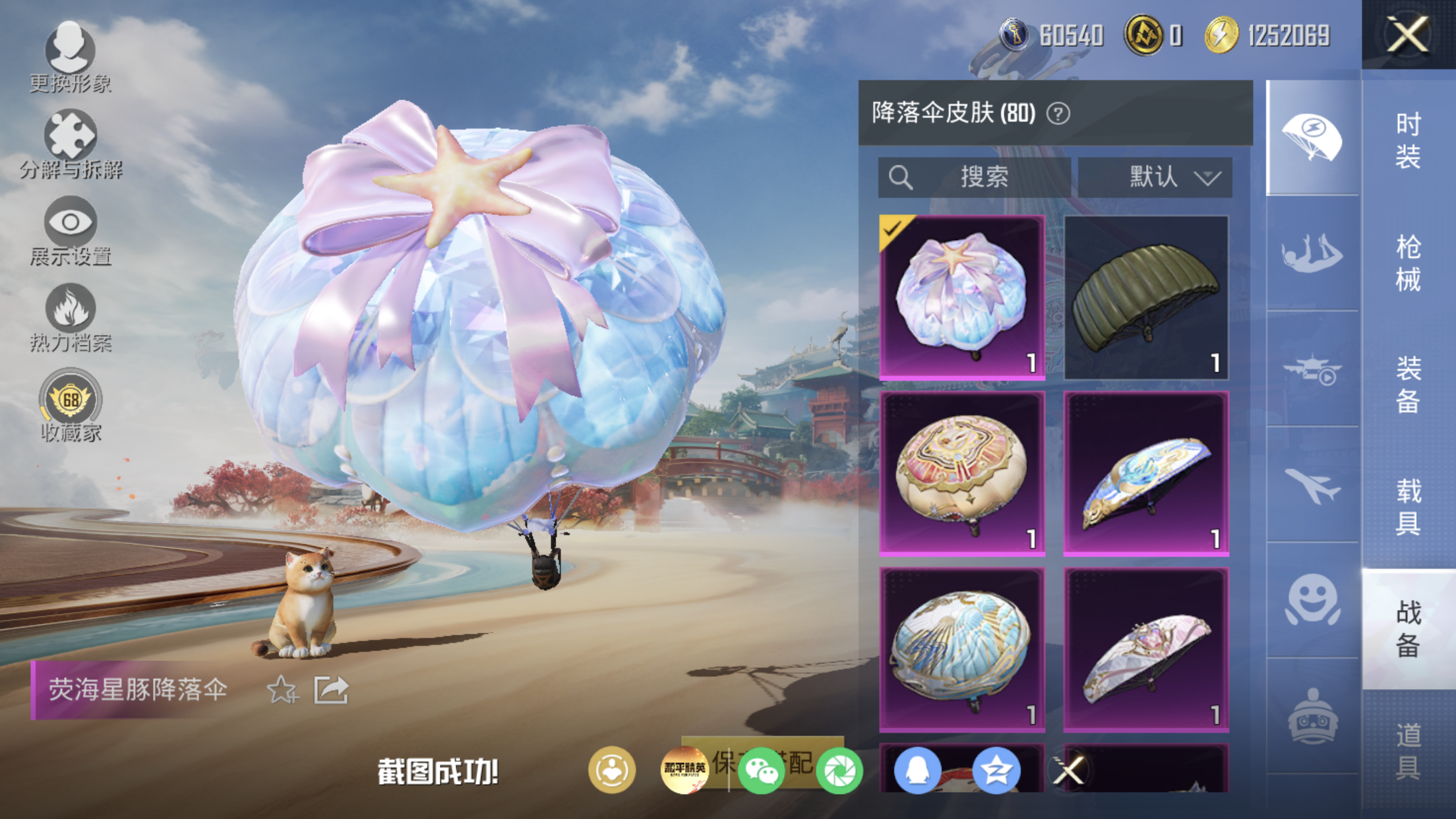The height and width of the screenshot is (819, 1456).
Task: Show help for 降落伞皮肤 question mark
Action: tap(1058, 114)
